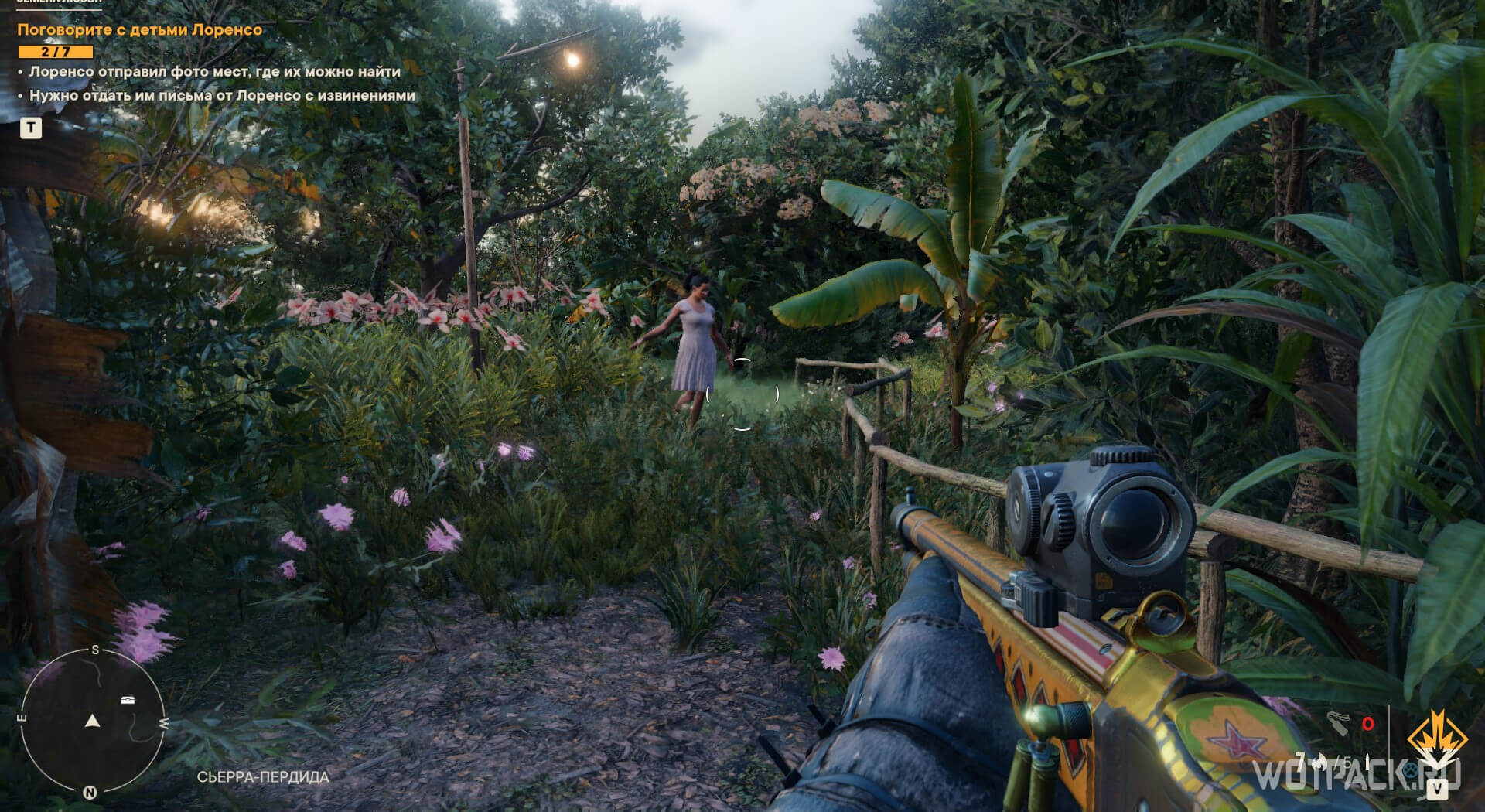This screenshot has width=1485, height=812.
Task: Click the player arrow on the minimap
Action: (x=93, y=721)
